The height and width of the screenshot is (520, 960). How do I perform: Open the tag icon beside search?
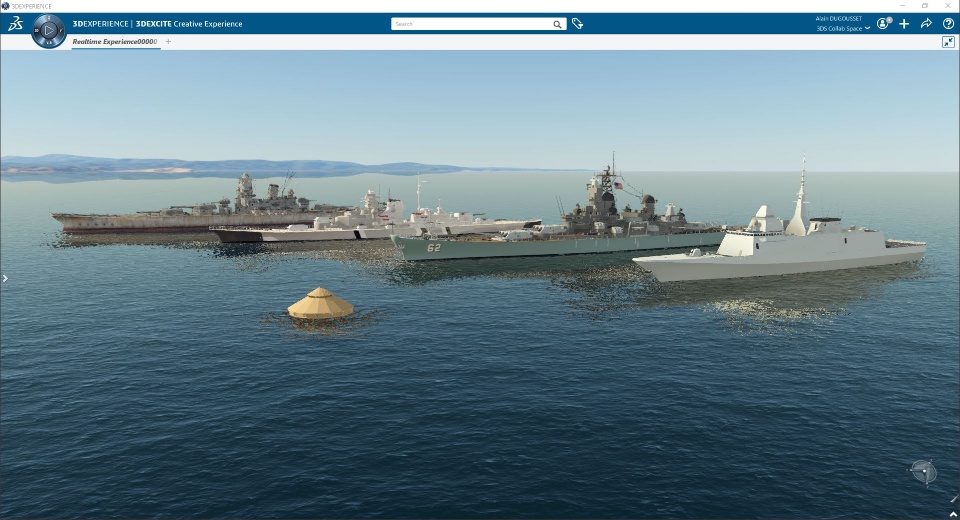(x=577, y=24)
